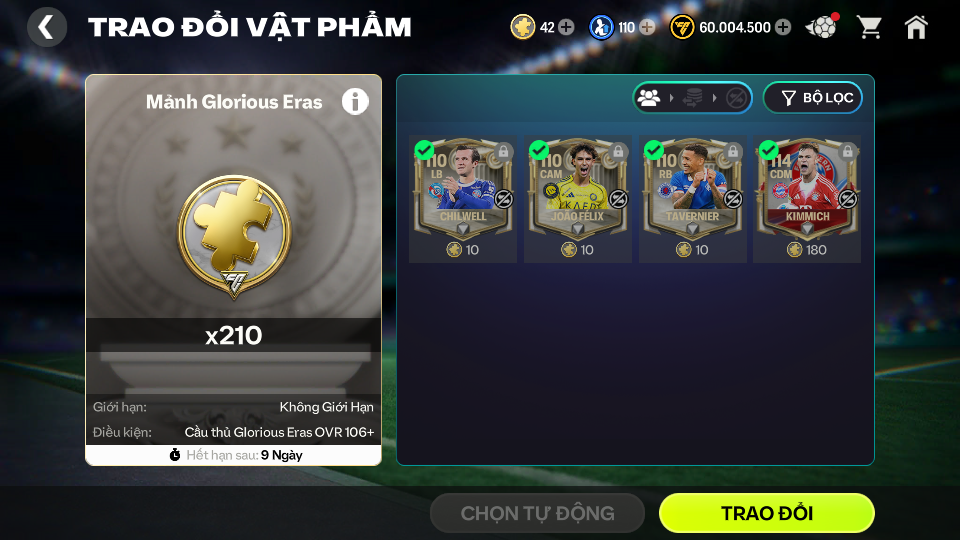The image size is (960, 540).
Task: Add more blue player tokens
Action: pos(647,27)
